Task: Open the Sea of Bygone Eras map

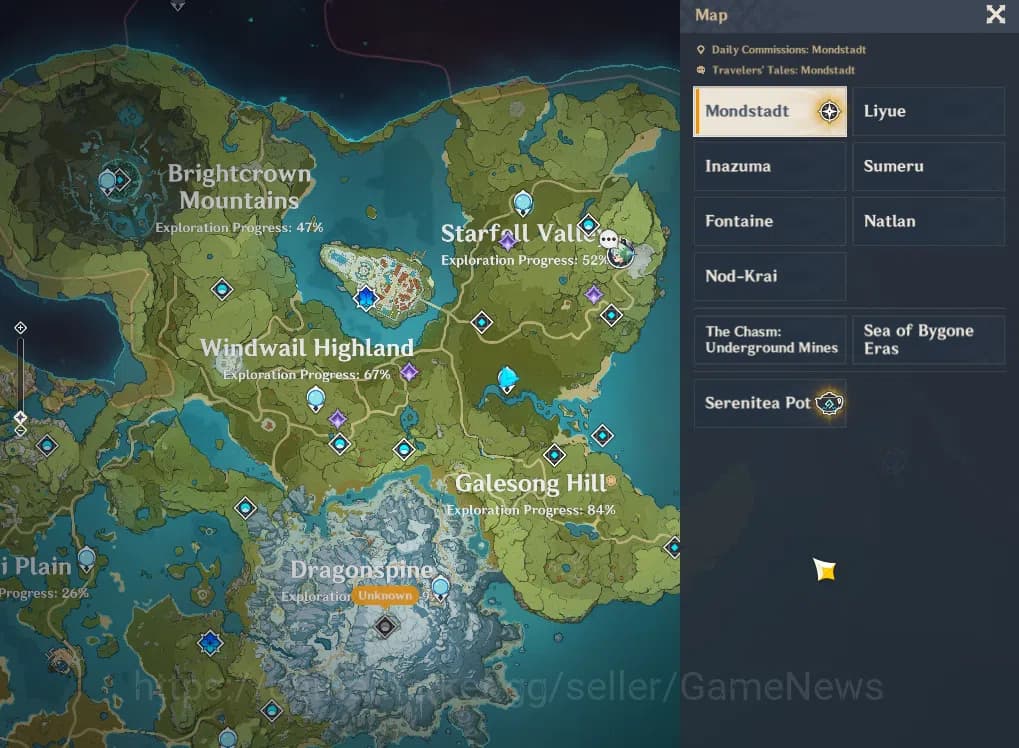Action: click(928, 340)
